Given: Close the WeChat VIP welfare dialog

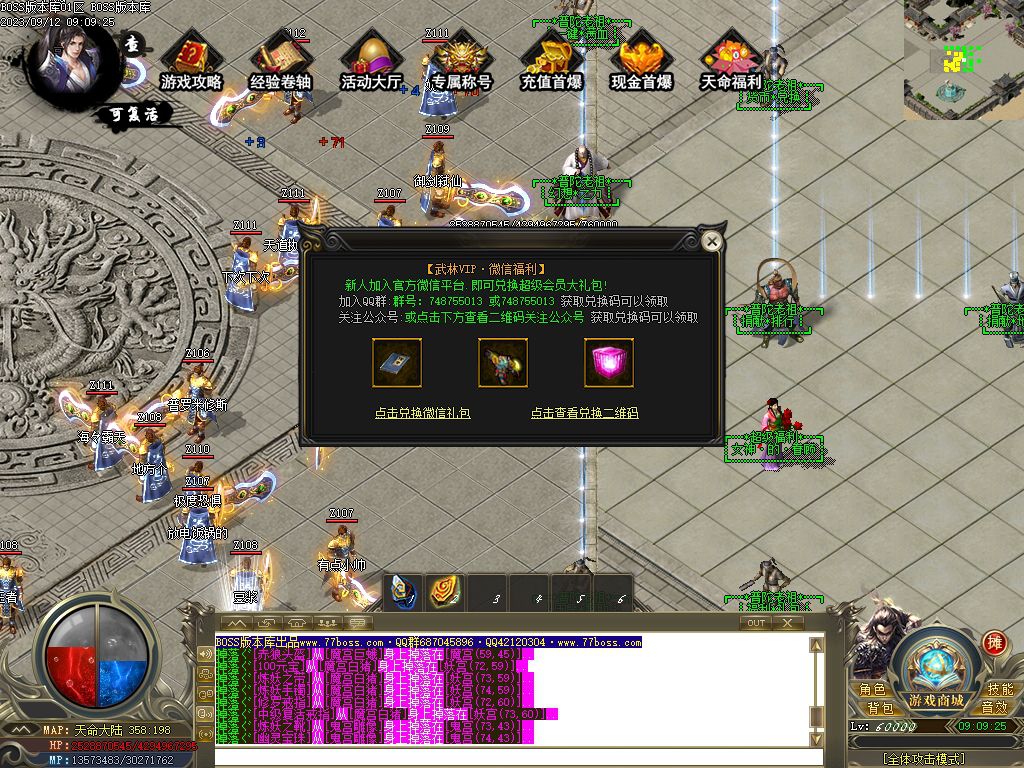Looking at the screenshot, I should click(711, 241).
